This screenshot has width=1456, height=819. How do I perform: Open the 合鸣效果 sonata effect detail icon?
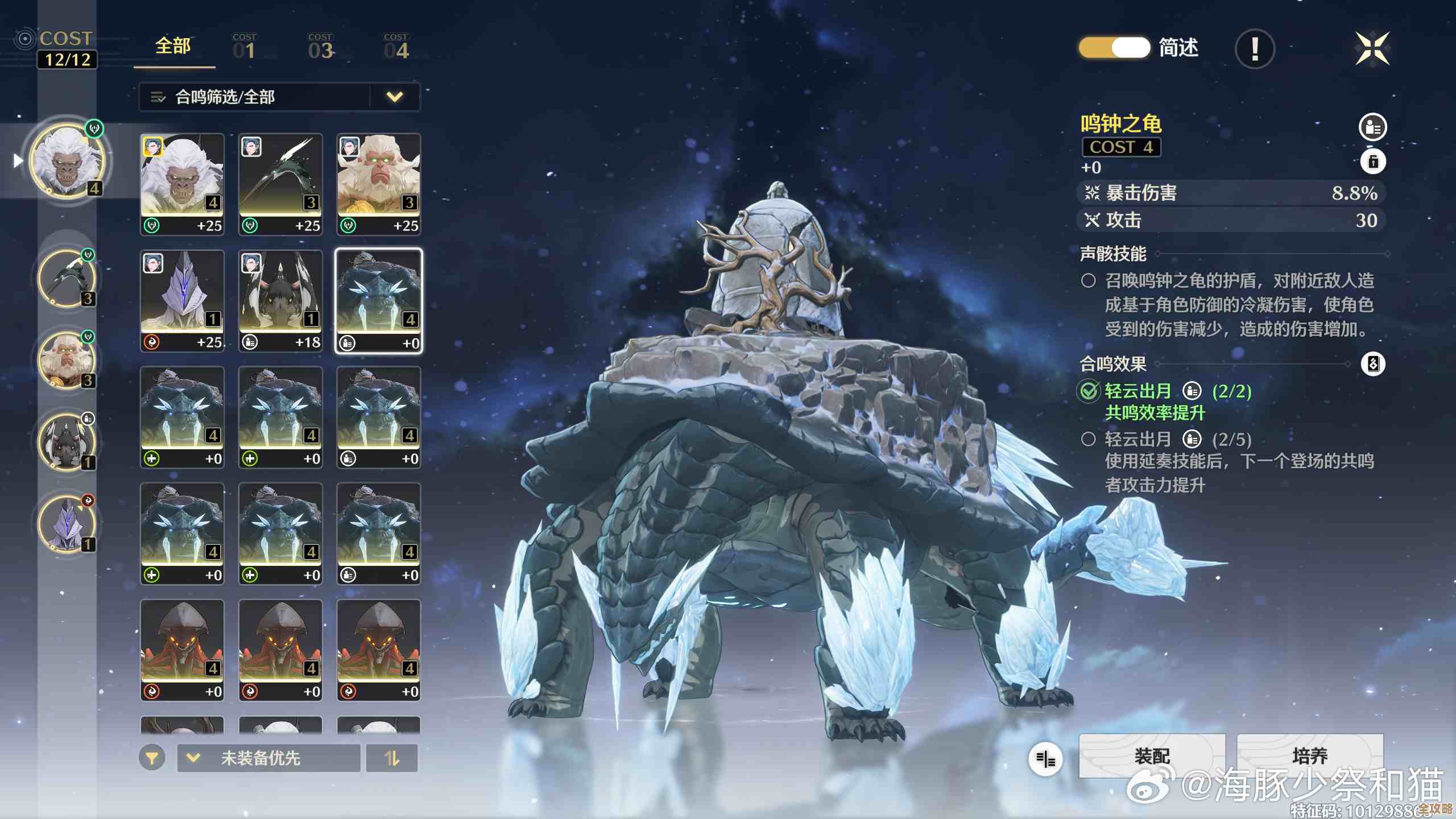1373,364
